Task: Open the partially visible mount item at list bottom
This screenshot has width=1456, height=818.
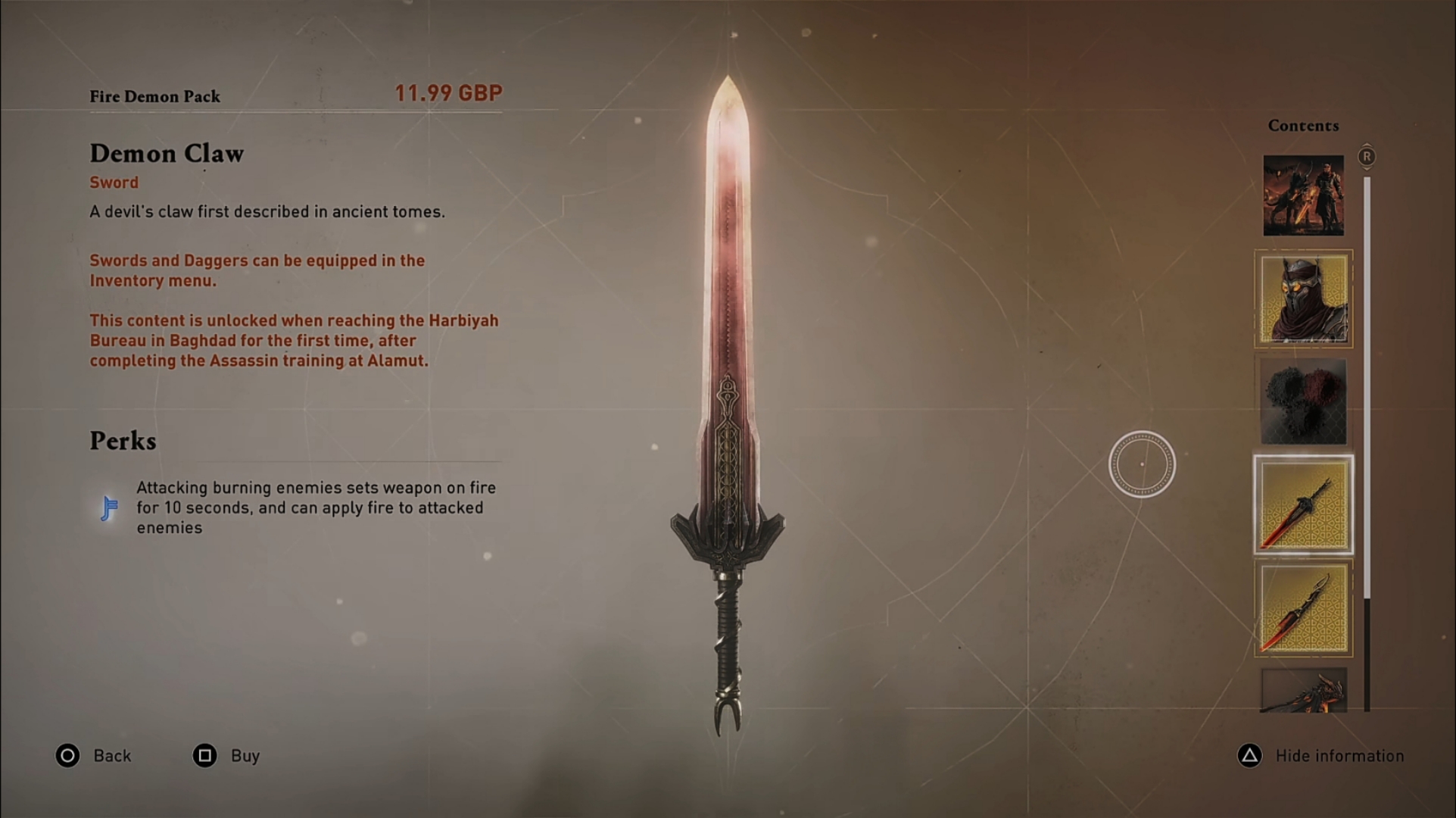Action: [1303, 693]
